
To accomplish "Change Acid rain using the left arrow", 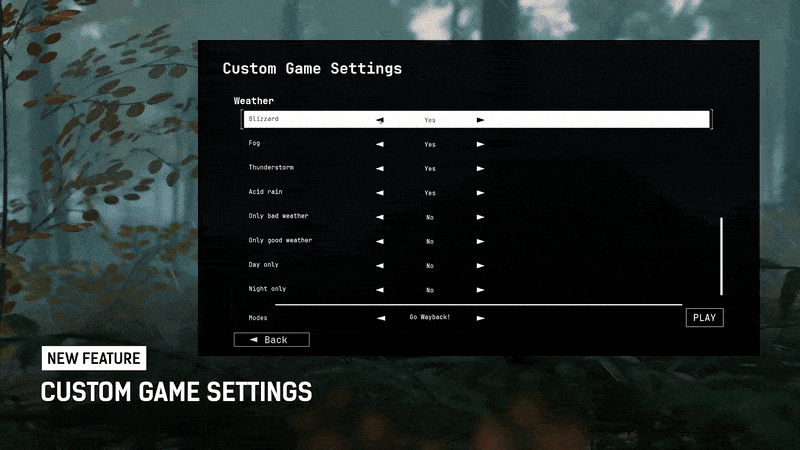I will [x=380, y=192].
